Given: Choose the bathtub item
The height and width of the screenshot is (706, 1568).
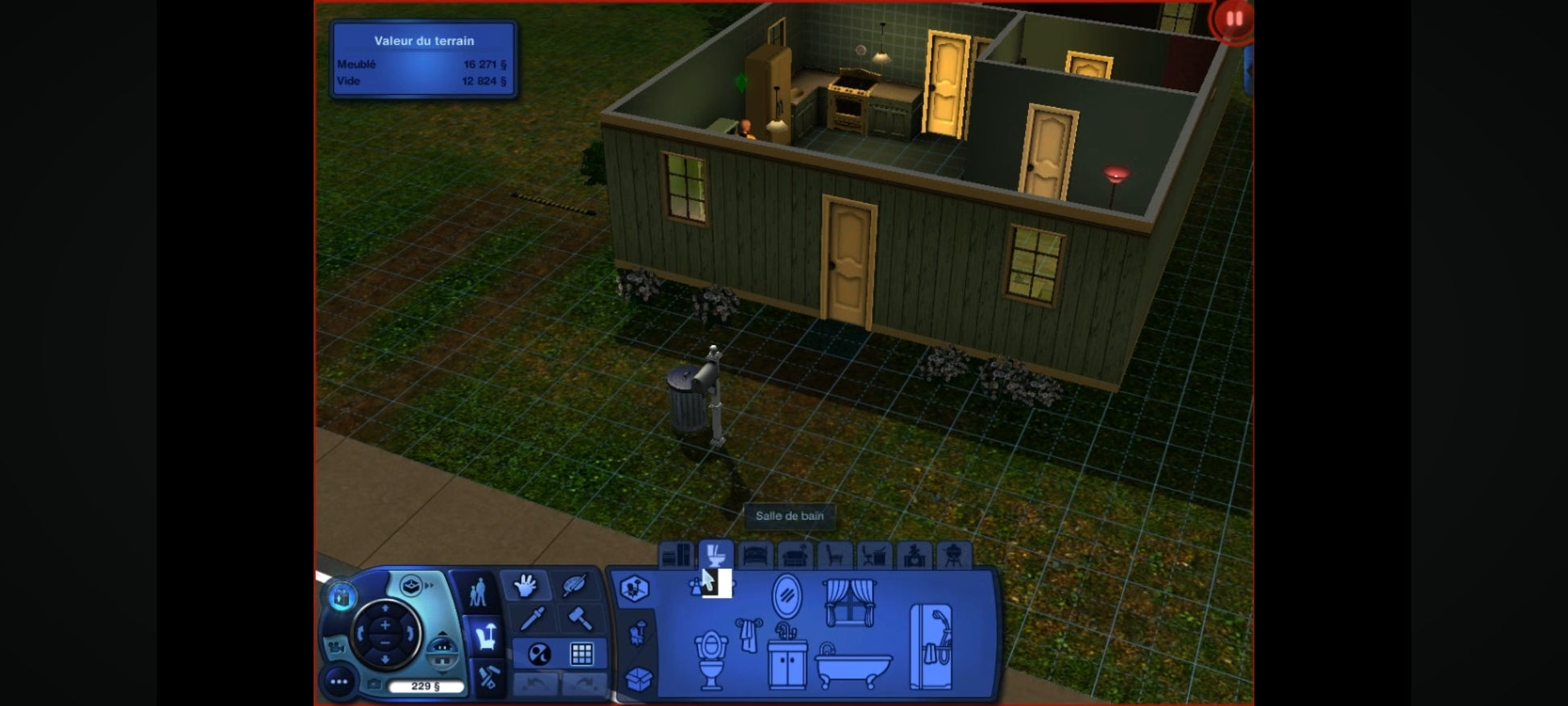Looking at the screenshot, I should point(853,665).
